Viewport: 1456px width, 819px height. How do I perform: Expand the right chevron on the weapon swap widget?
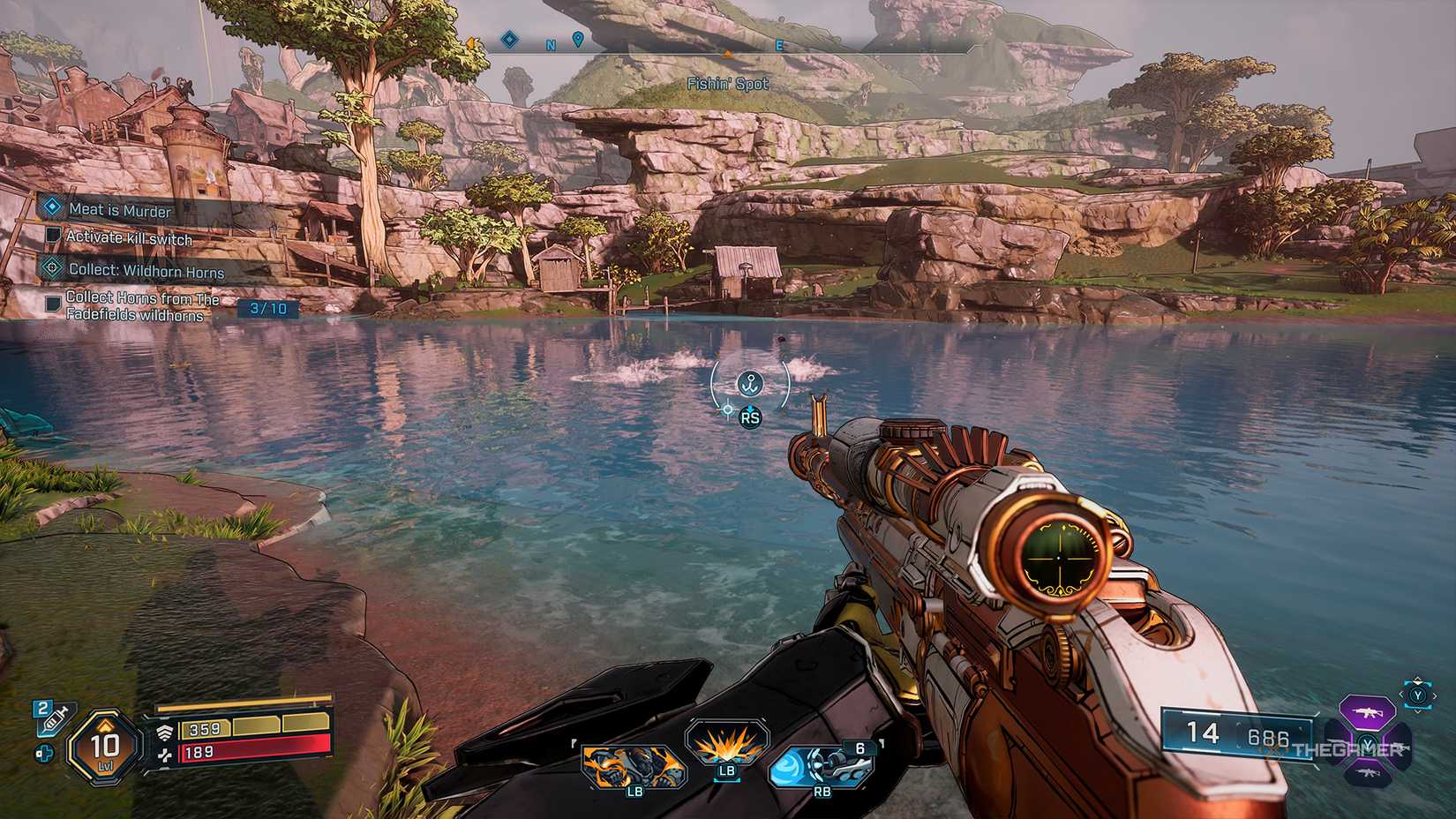(x=1435, y=696)
